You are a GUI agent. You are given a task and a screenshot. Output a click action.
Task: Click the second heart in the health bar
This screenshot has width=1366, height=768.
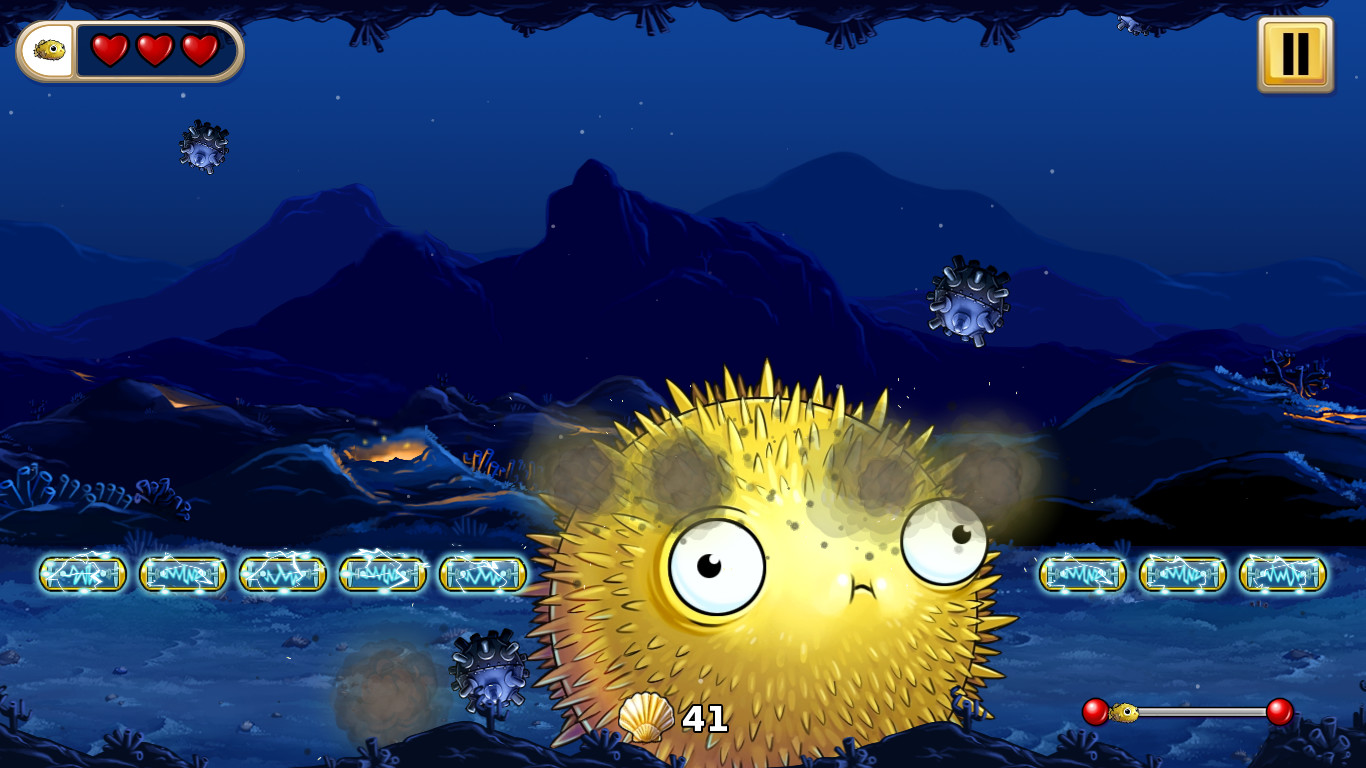[153, 48]
